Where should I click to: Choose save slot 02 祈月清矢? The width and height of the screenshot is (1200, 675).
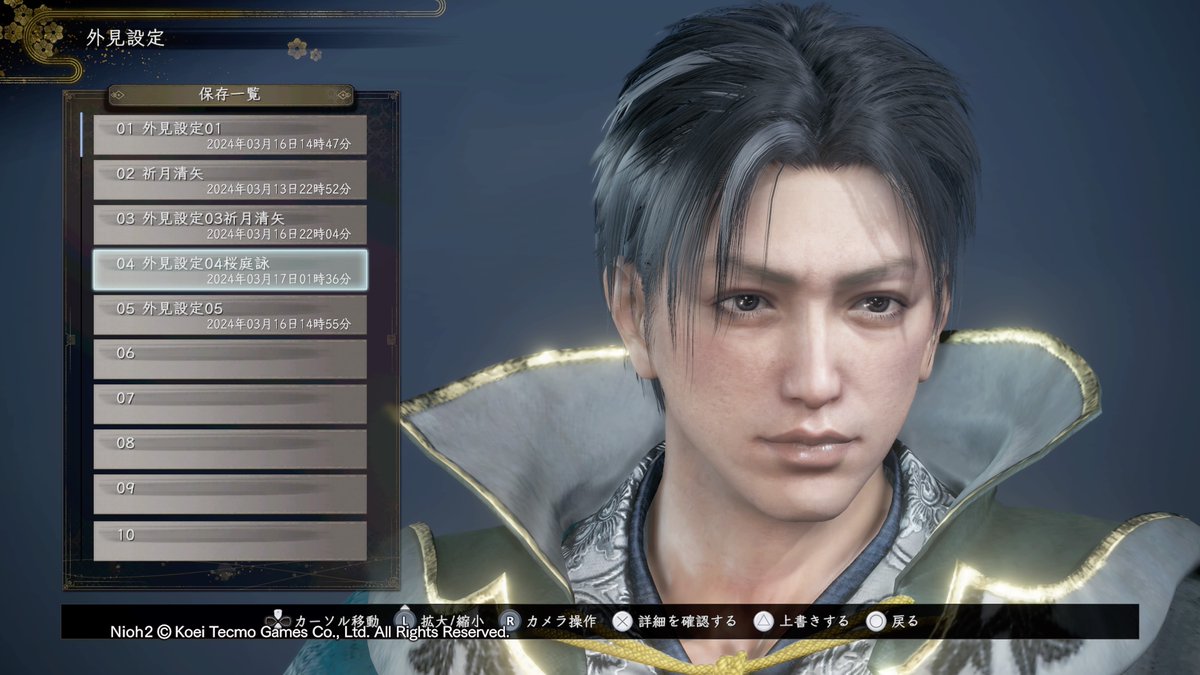[230, 180]
